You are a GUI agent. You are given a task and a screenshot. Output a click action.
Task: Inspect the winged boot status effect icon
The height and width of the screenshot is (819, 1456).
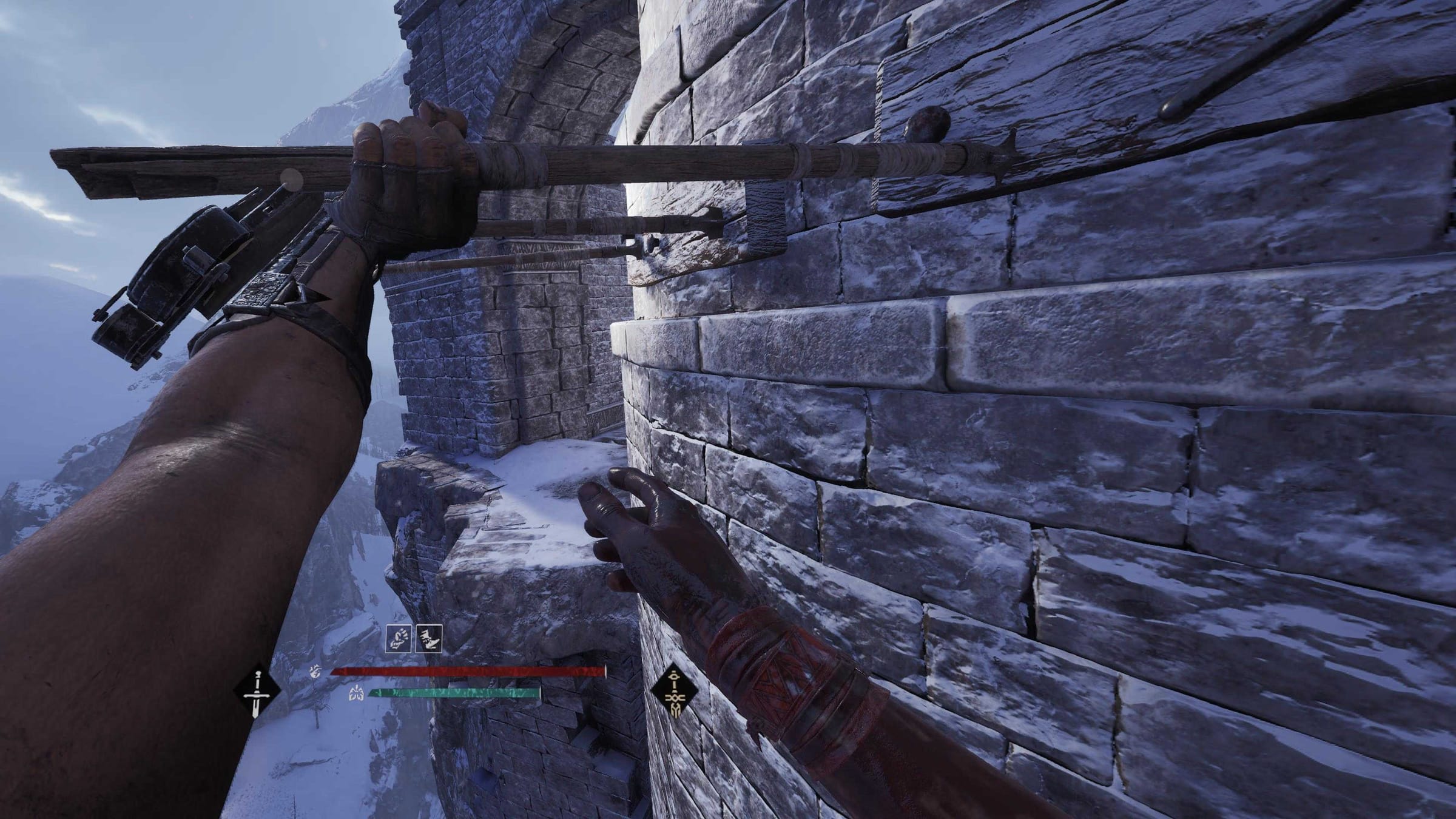[429, 639]
